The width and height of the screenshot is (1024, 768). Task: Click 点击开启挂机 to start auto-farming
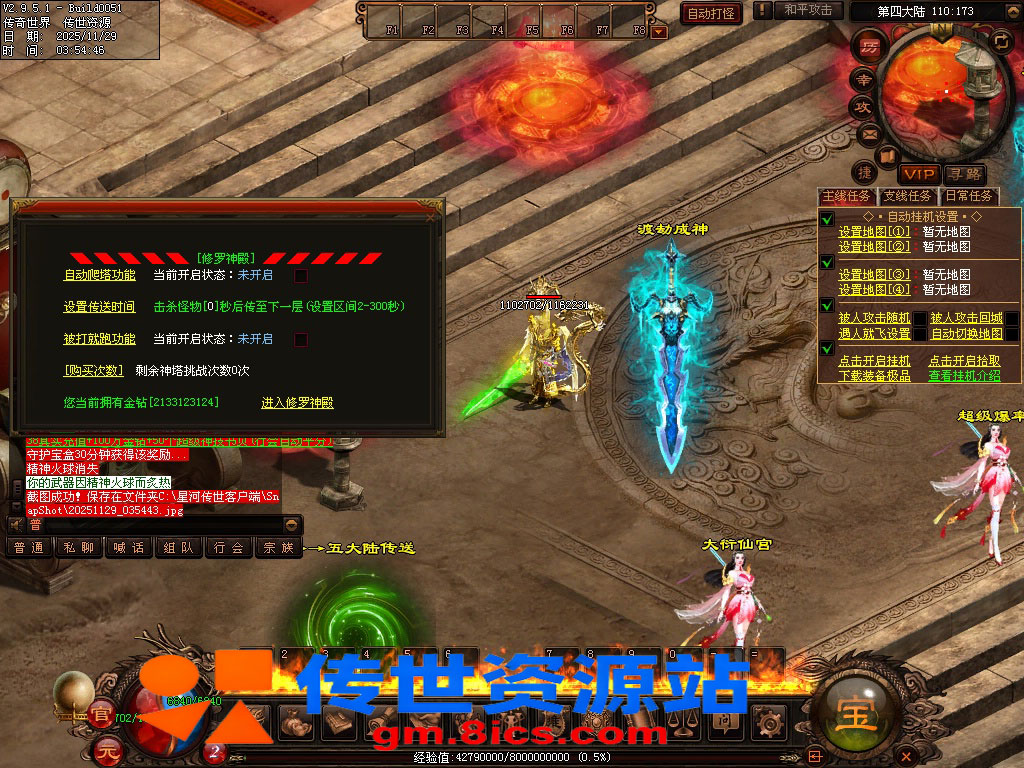pyautogui.click(x=874, y=361)
